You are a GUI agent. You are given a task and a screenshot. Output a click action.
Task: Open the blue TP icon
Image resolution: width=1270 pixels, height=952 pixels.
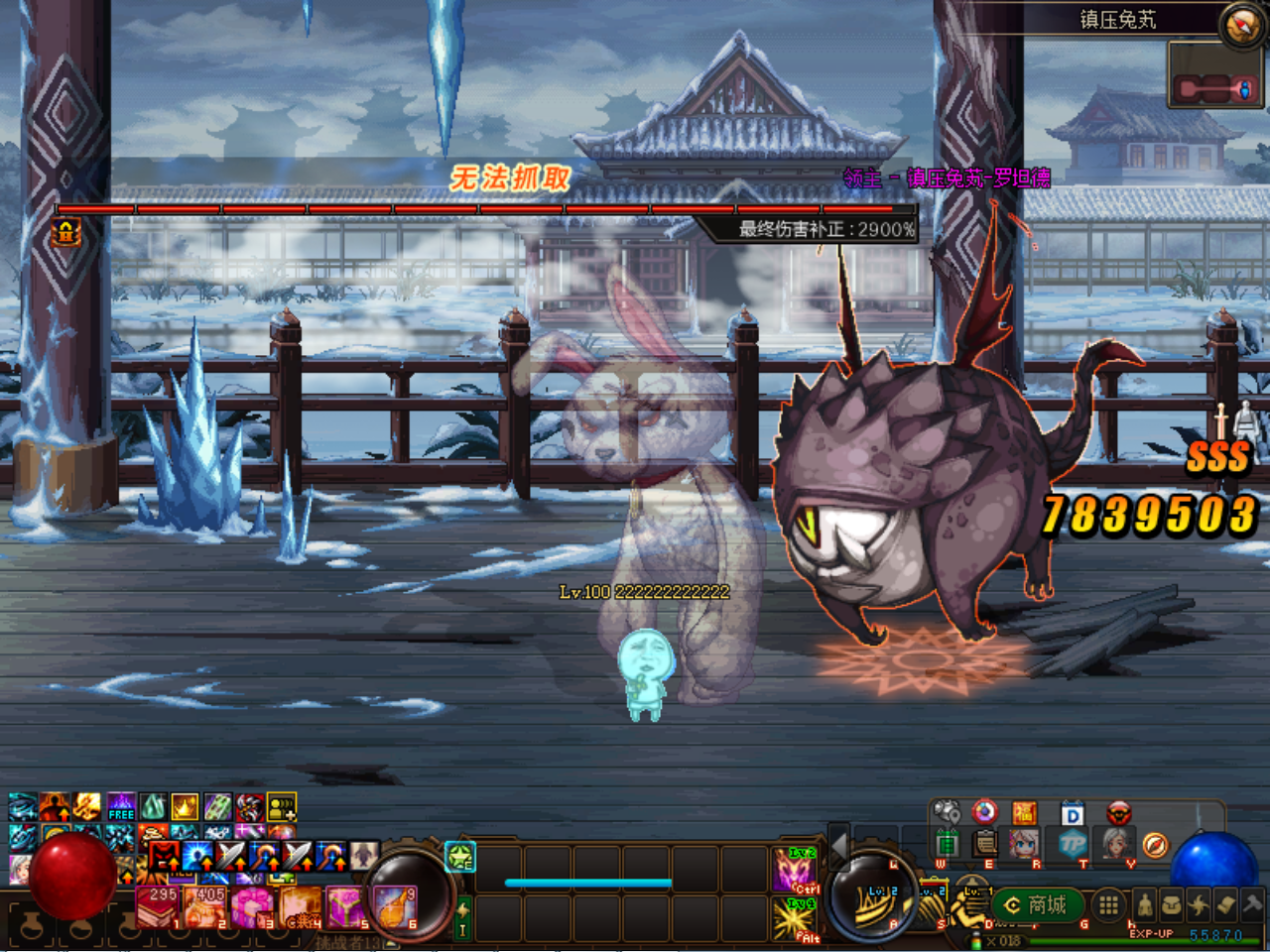(x=1072, y=844)
